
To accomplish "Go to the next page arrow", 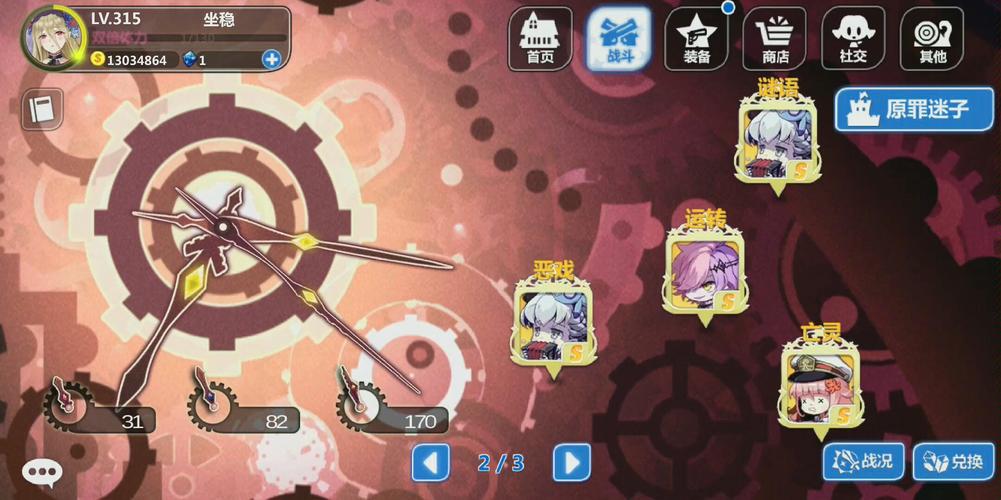I will tap(571, 462).
